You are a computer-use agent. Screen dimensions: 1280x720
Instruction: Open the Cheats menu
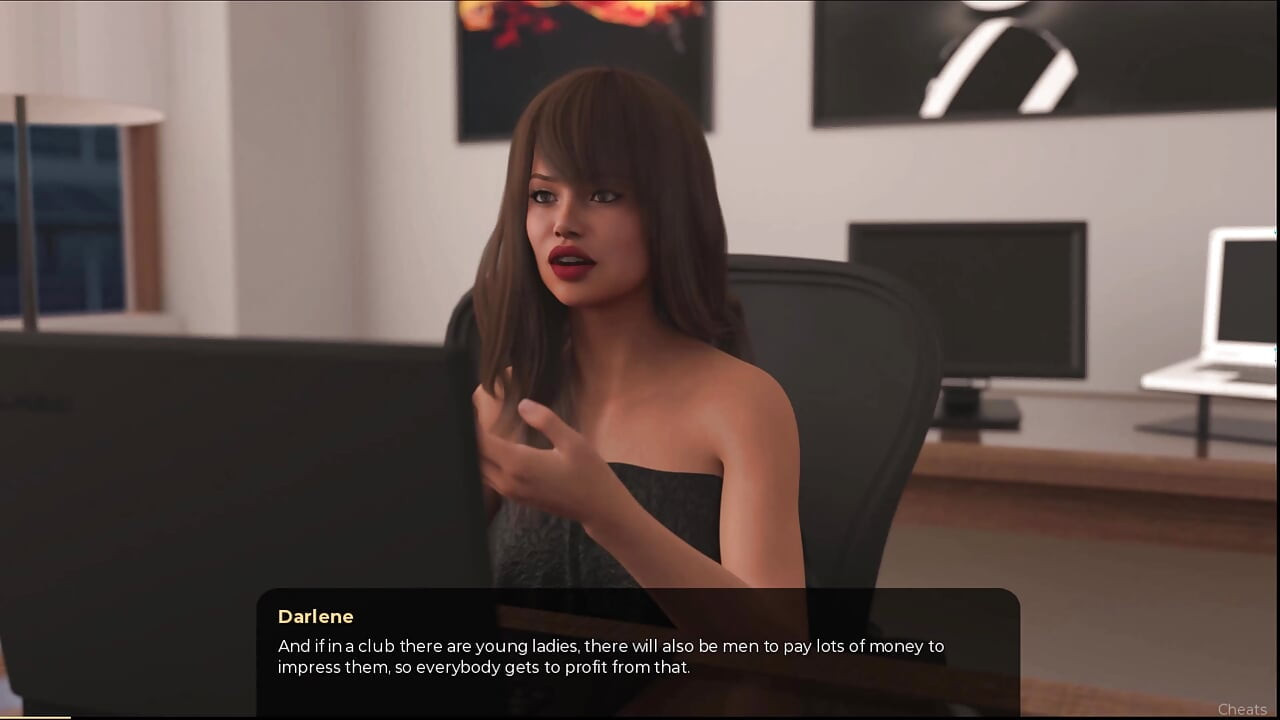pos(1242,709)
